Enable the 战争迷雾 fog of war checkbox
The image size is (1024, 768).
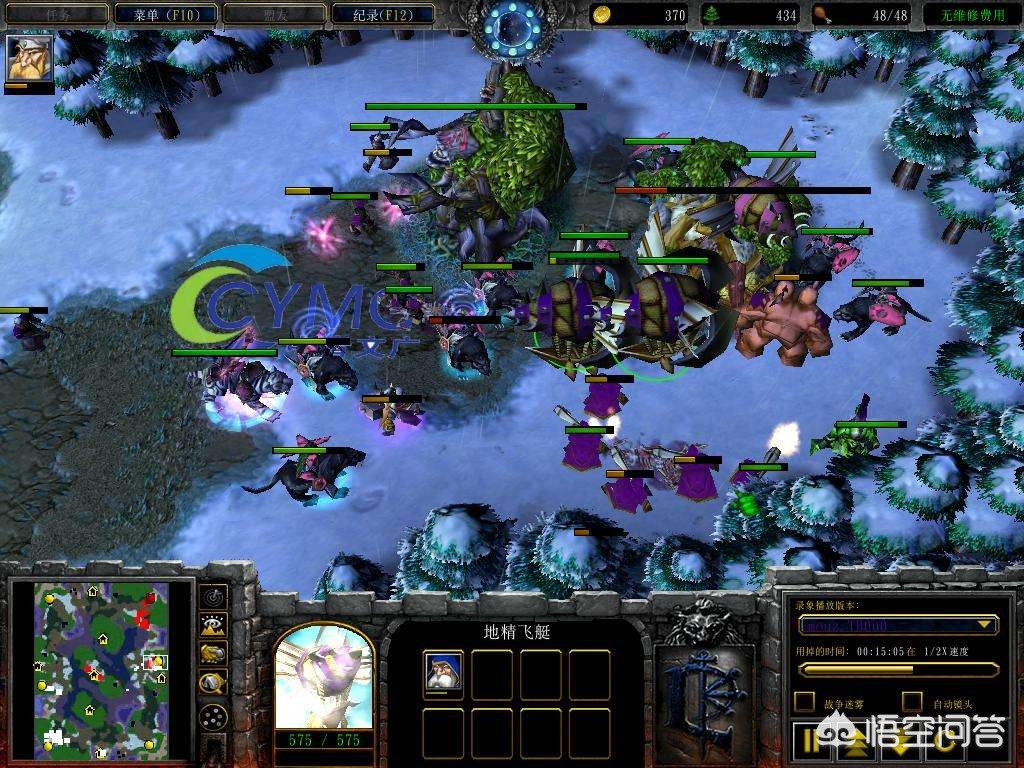click(x=804, y=702)
